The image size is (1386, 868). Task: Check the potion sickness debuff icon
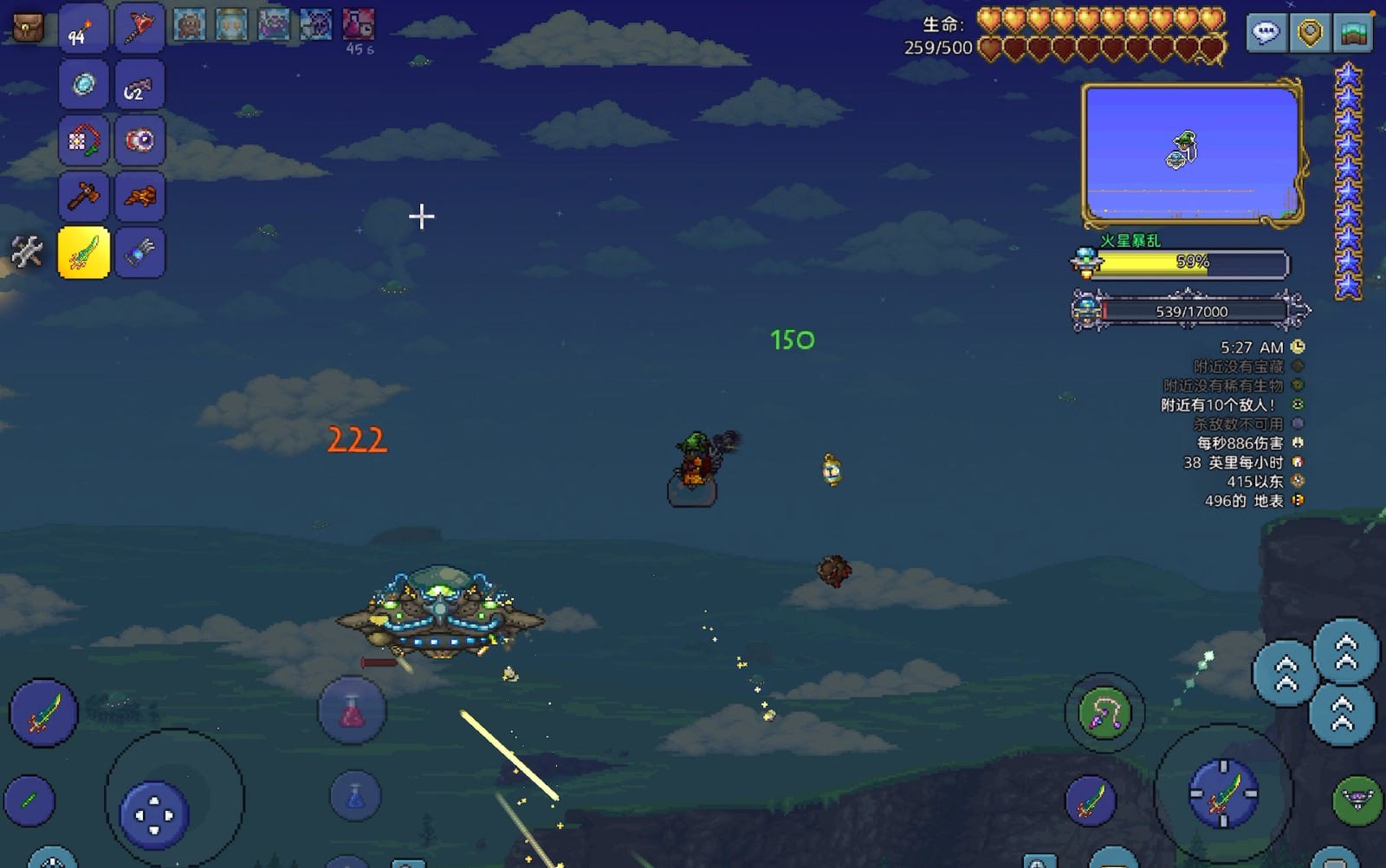(x=359, y=24)
